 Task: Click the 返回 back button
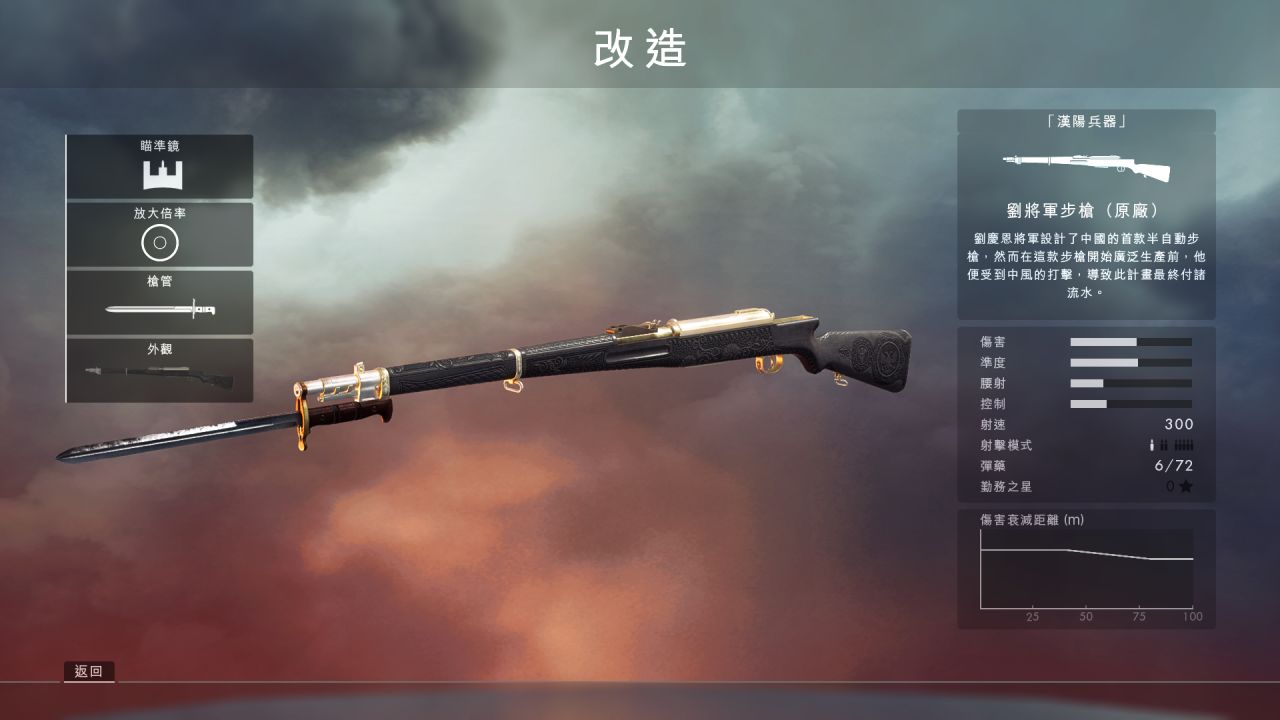pyautogui.click(x=89, y=671)
